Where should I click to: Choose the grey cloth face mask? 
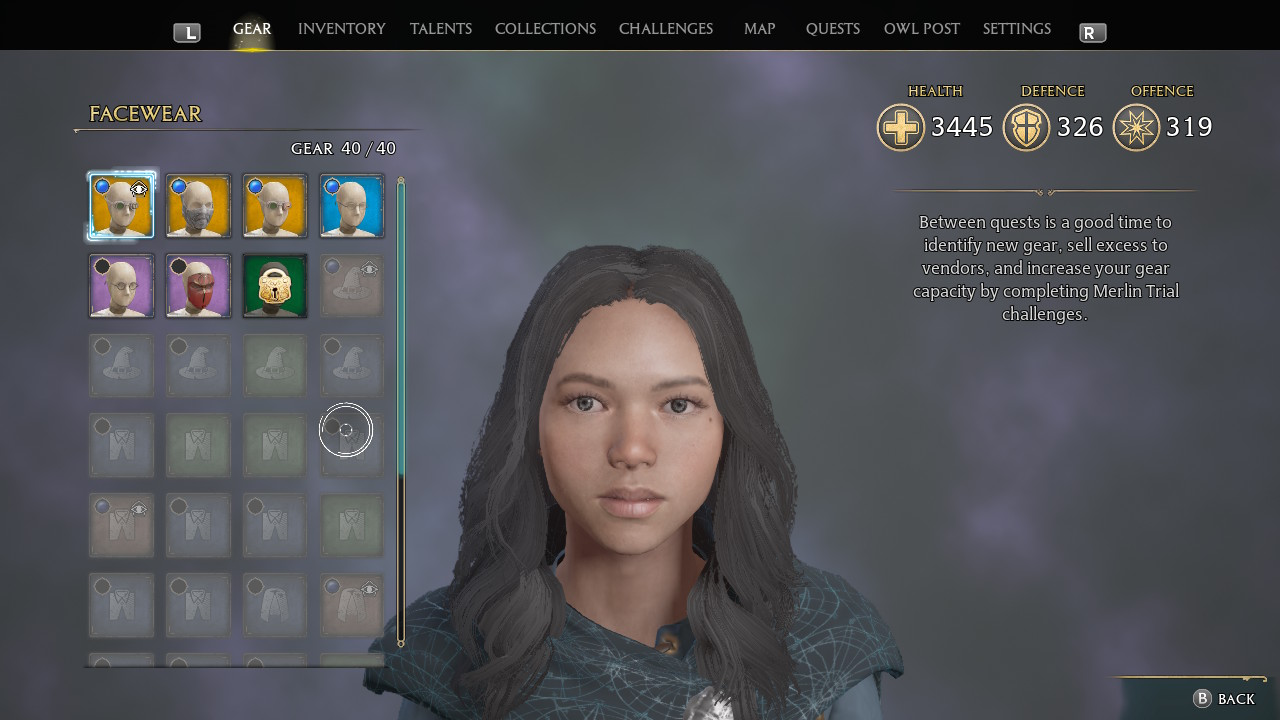point(198,206)
